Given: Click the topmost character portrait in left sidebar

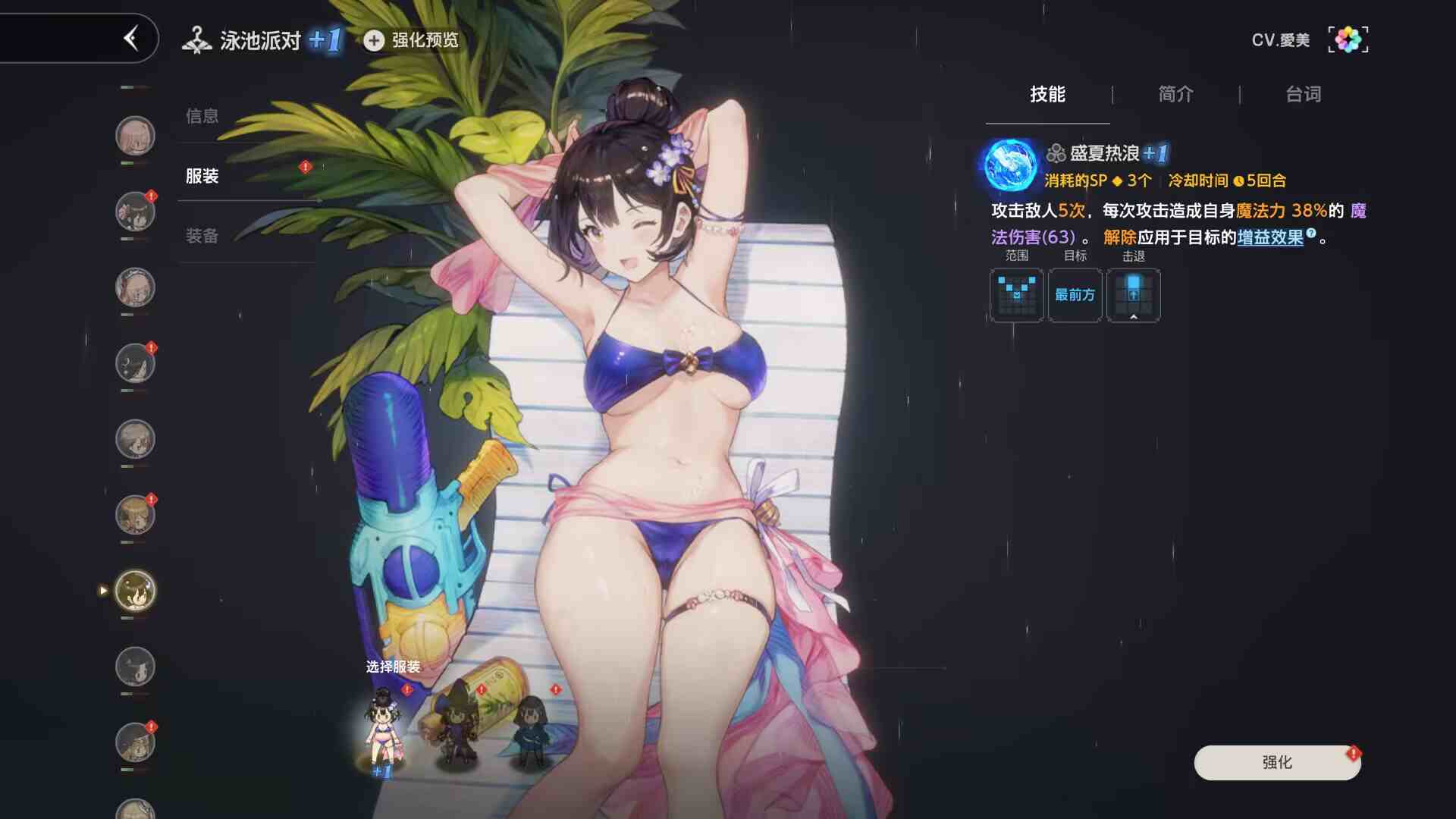Looking at the screenshot, I should tap(135, 135).
